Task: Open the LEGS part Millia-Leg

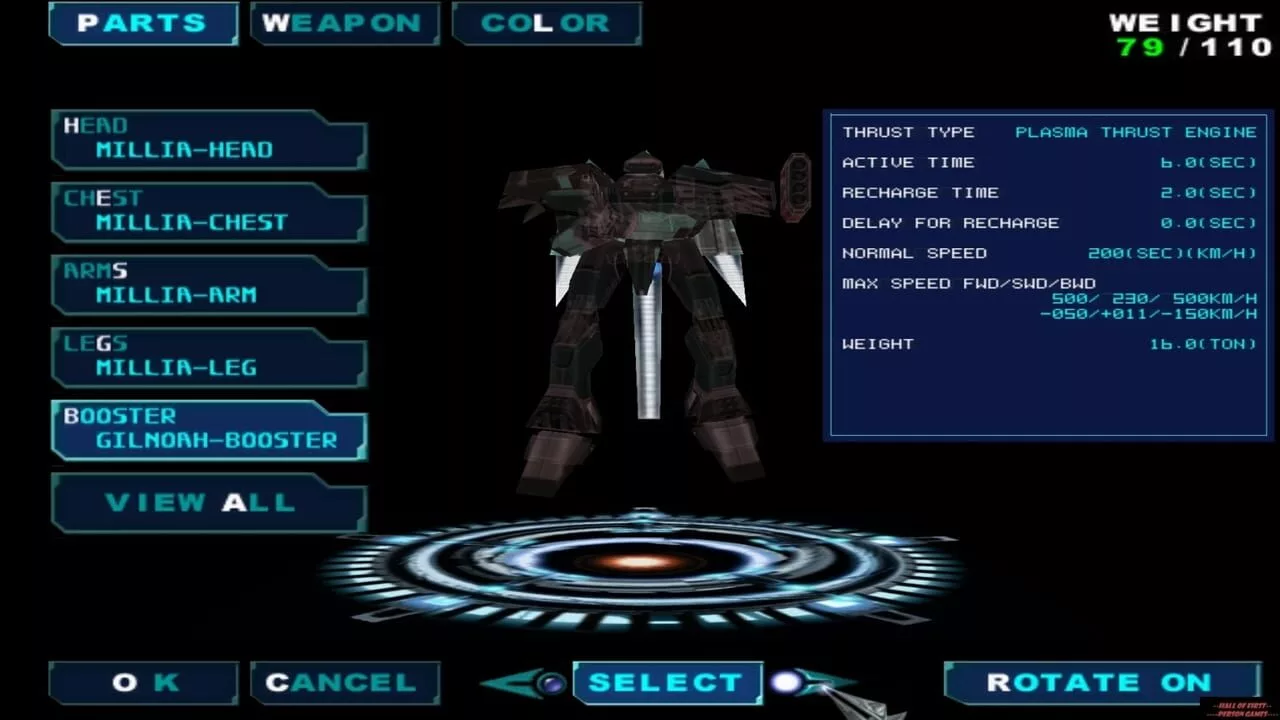Action: [209, 357]
